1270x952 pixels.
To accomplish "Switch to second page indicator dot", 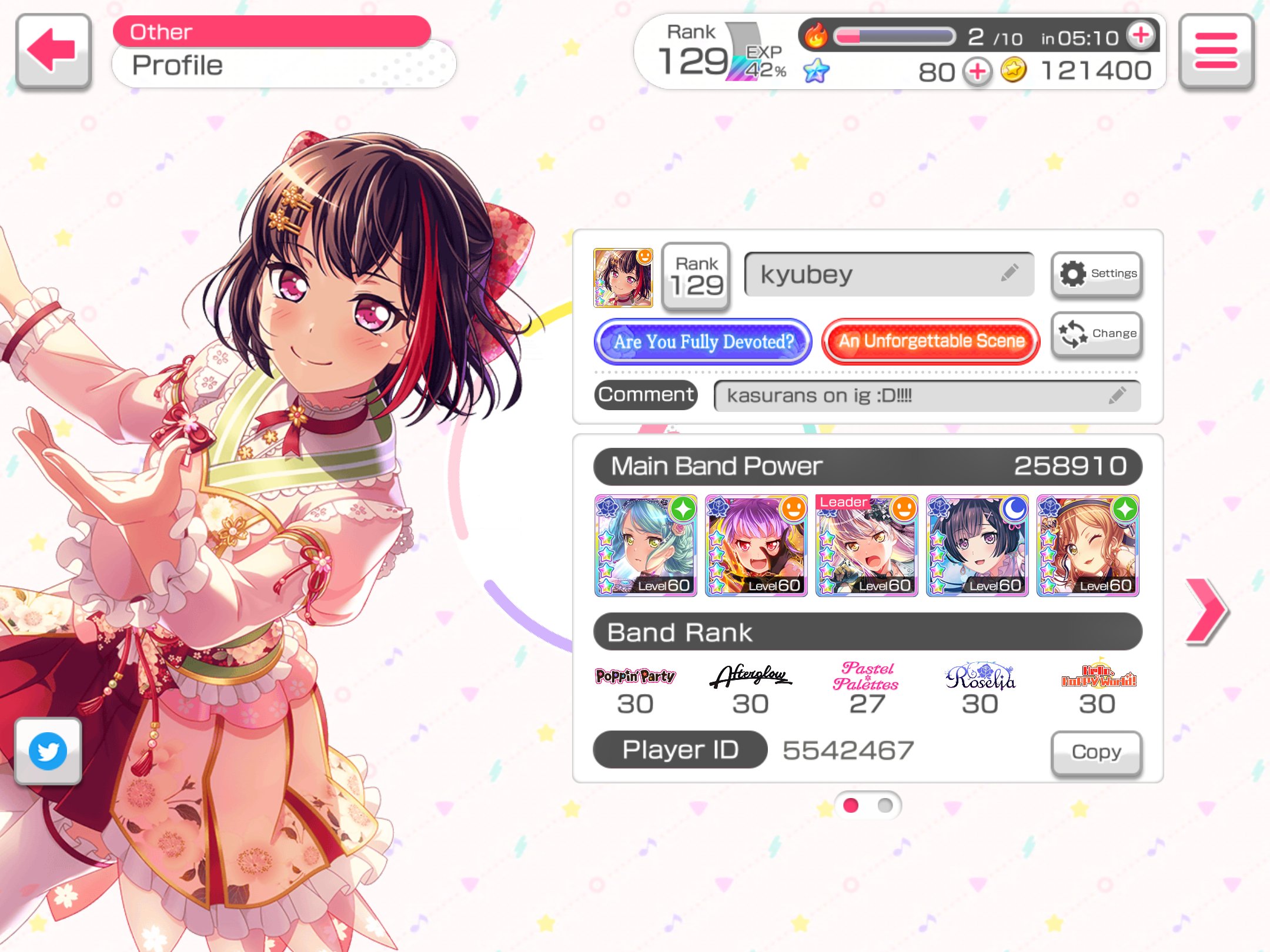I will coord(884,805).
